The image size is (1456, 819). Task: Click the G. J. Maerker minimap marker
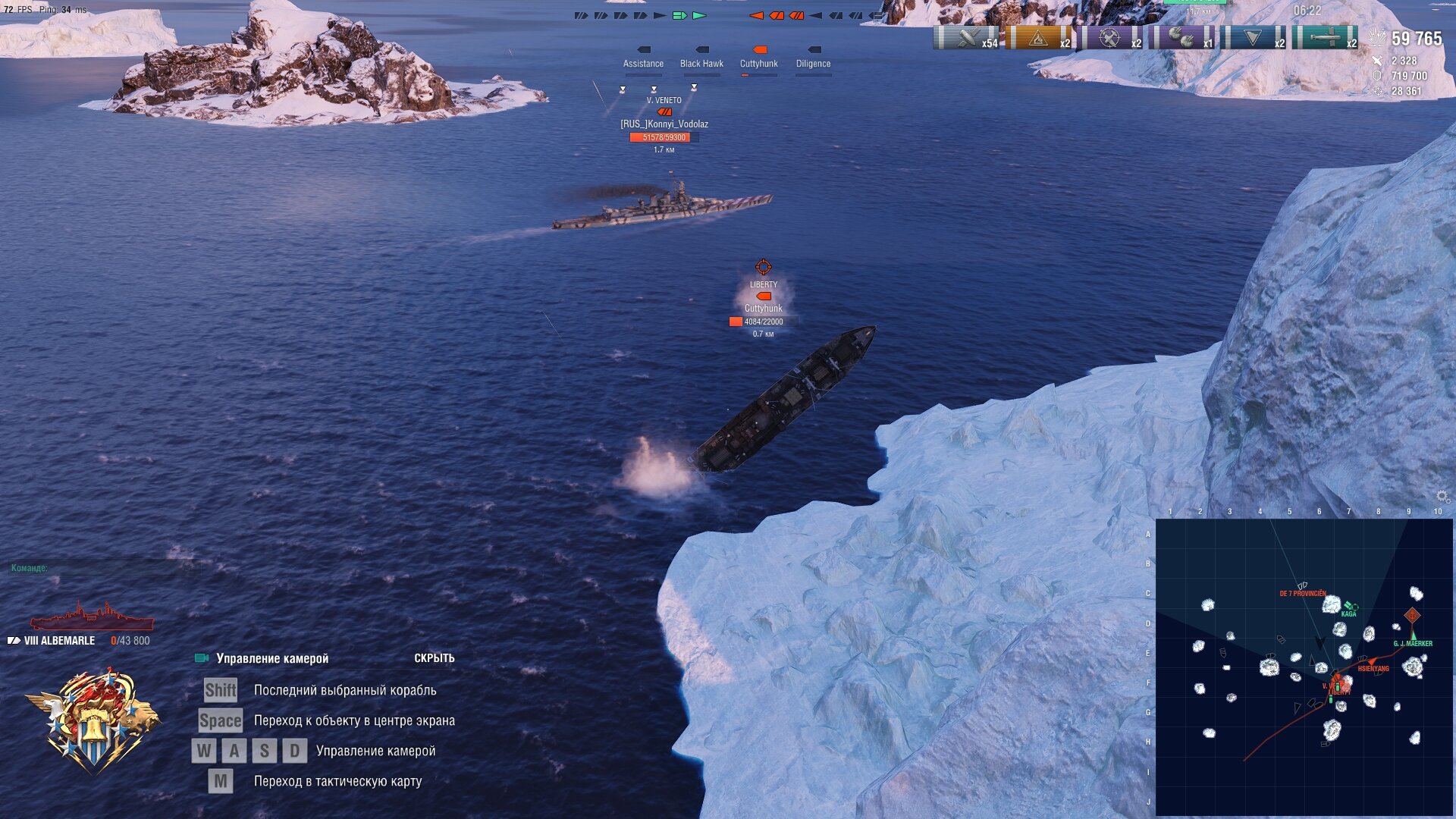1413,635
